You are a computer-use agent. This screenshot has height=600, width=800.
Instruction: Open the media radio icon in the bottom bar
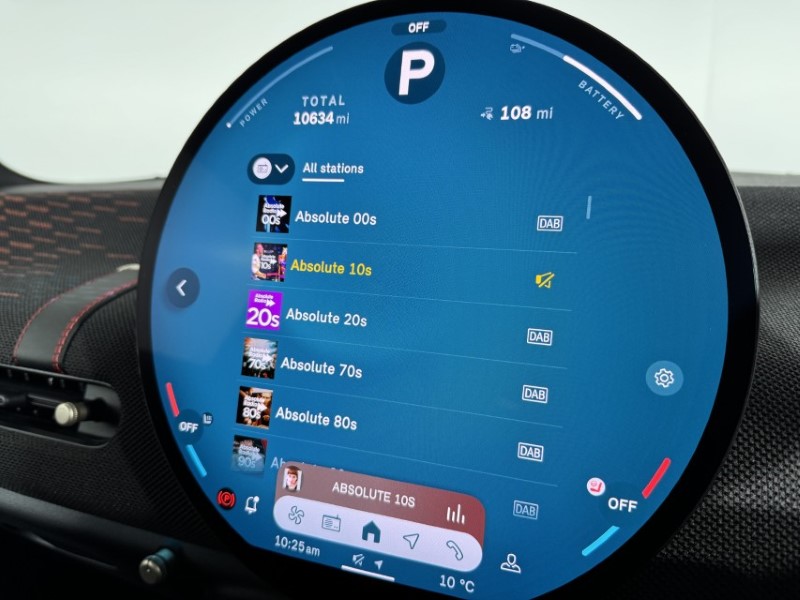pos(332,523)
